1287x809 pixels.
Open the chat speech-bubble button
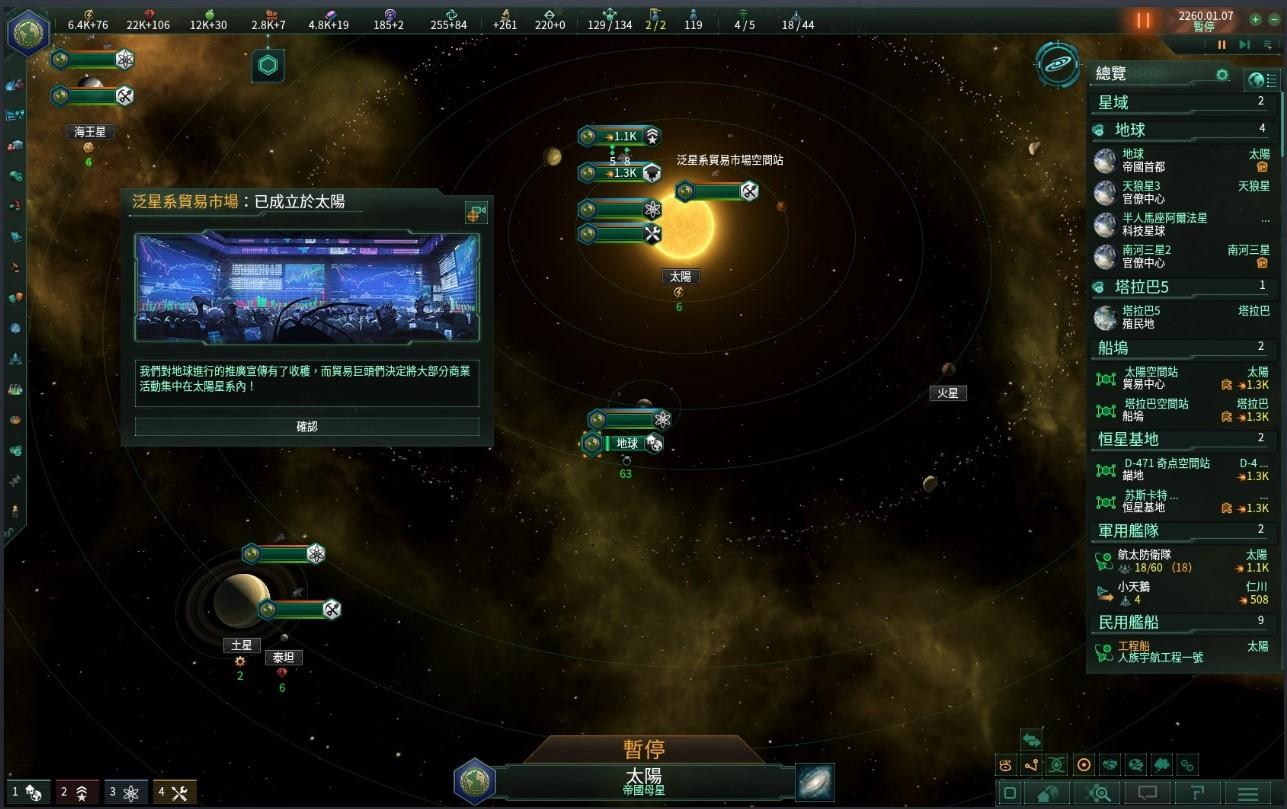(1147, 793)
